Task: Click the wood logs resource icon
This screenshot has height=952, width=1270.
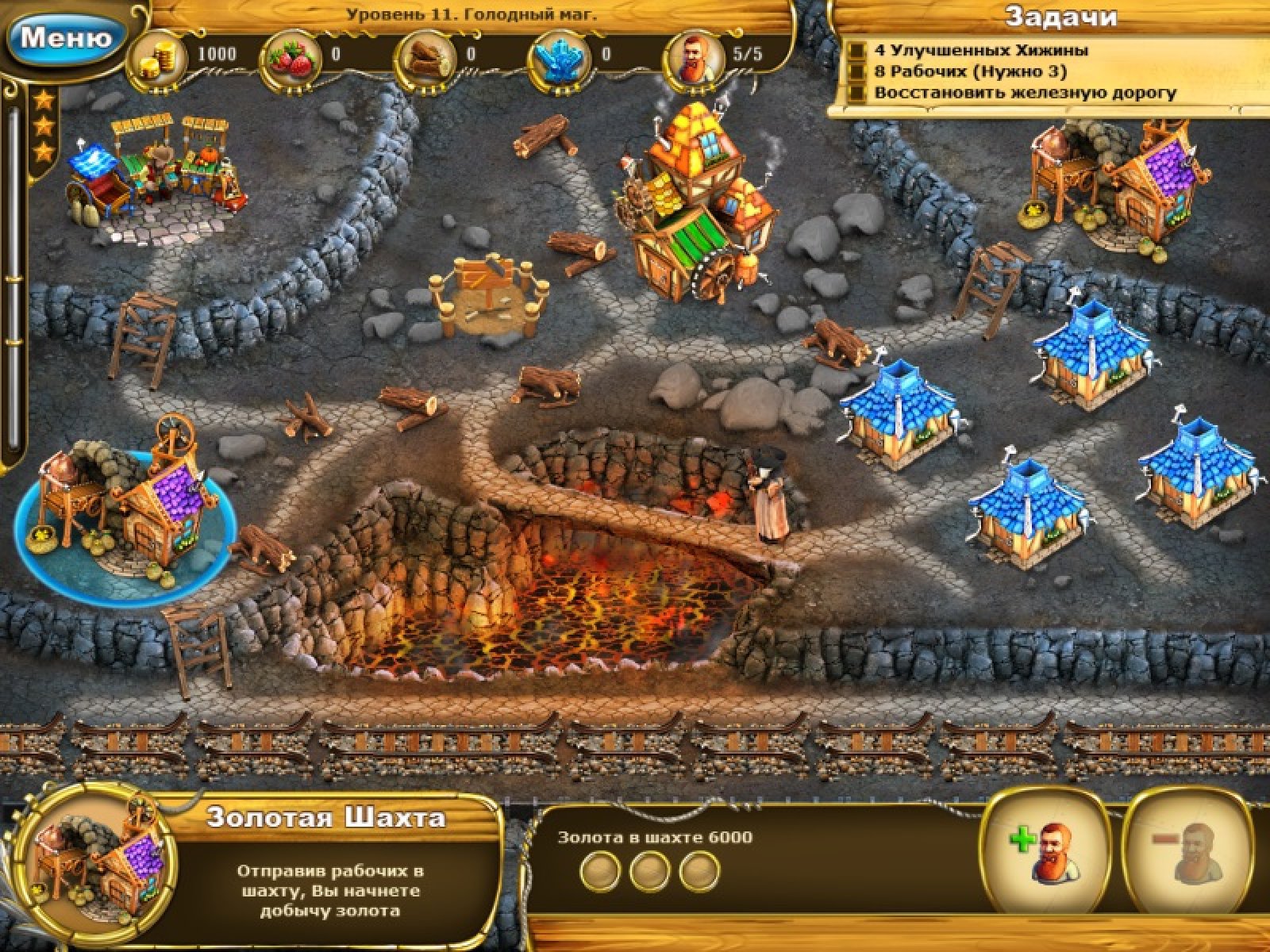Action: tap(428, 54)
